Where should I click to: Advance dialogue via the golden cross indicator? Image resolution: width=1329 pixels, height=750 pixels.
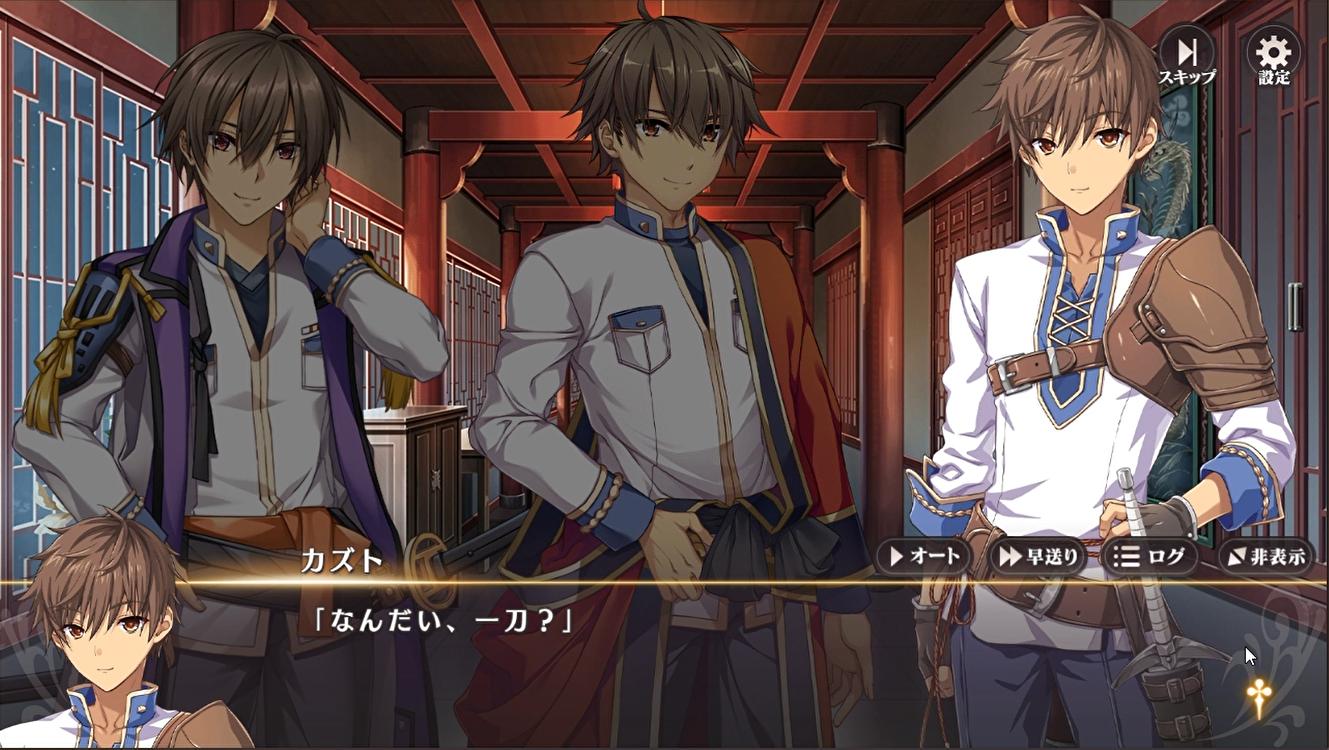point(1257,696)
